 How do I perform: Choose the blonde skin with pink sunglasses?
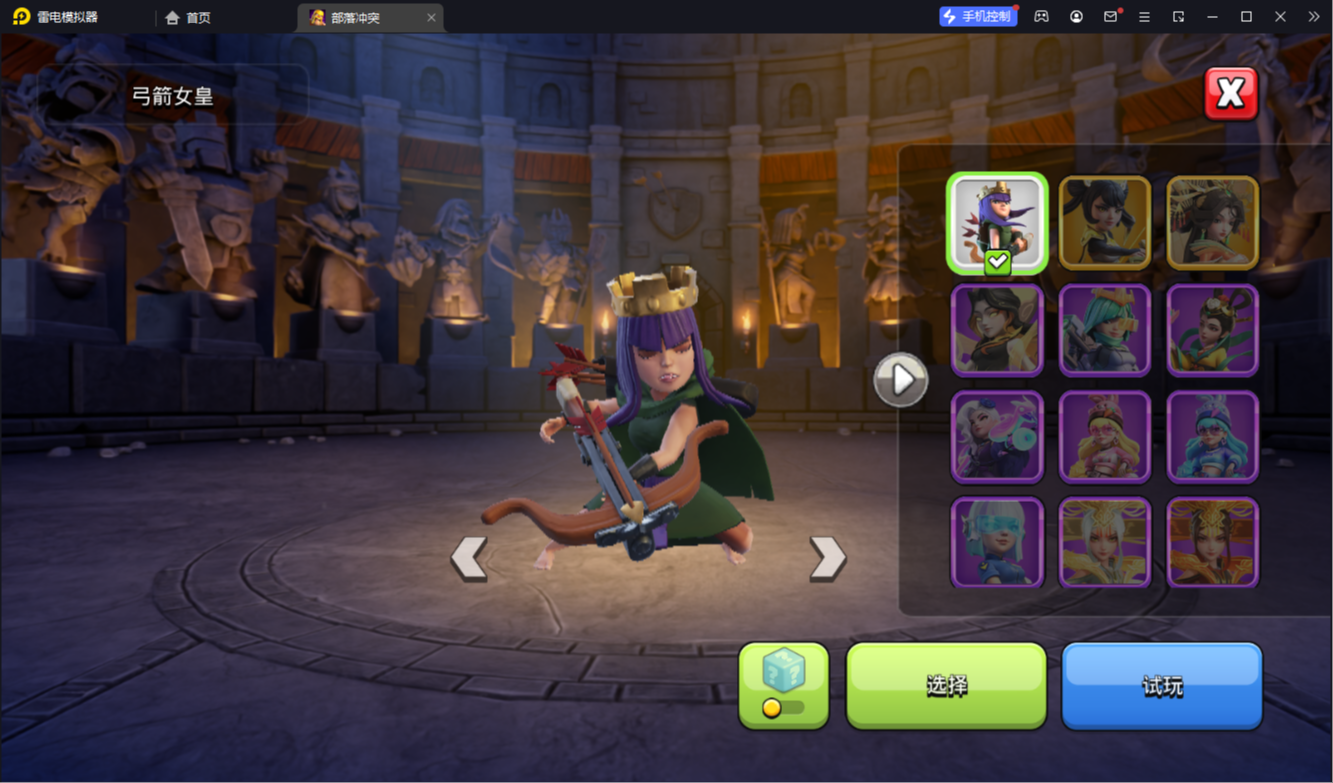pyautogui.click(x=1104, y=437)
